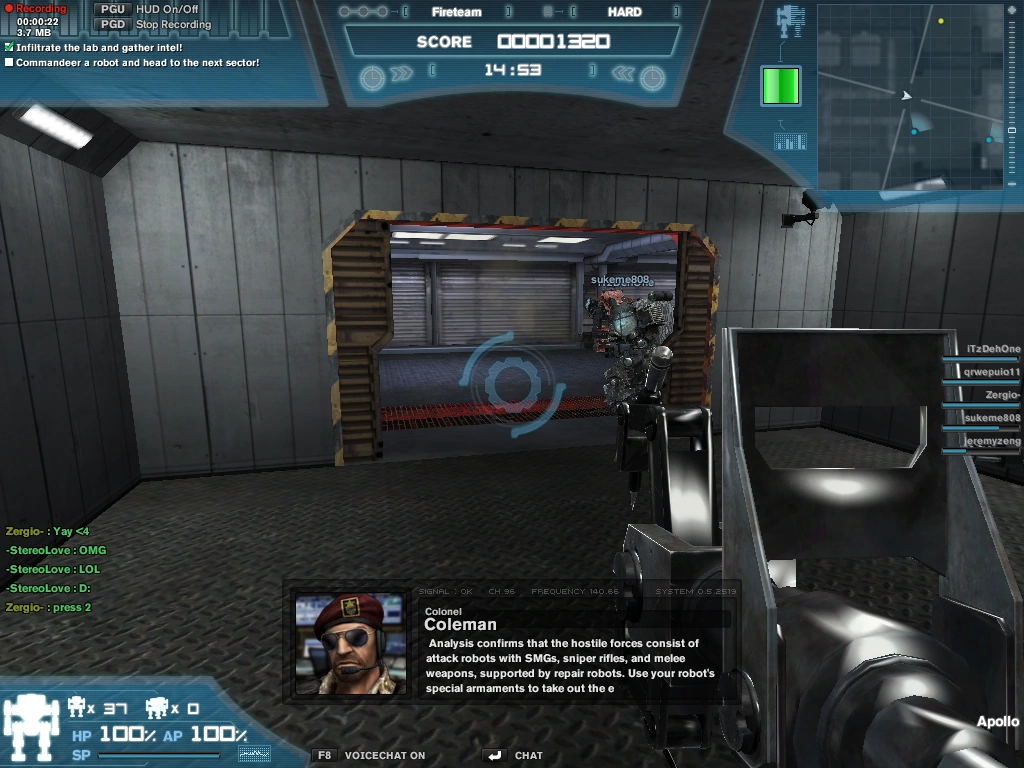Click the Commandeer a robot objective
The width and height of the screenshot is (1024, 768).
click(138, 62)
